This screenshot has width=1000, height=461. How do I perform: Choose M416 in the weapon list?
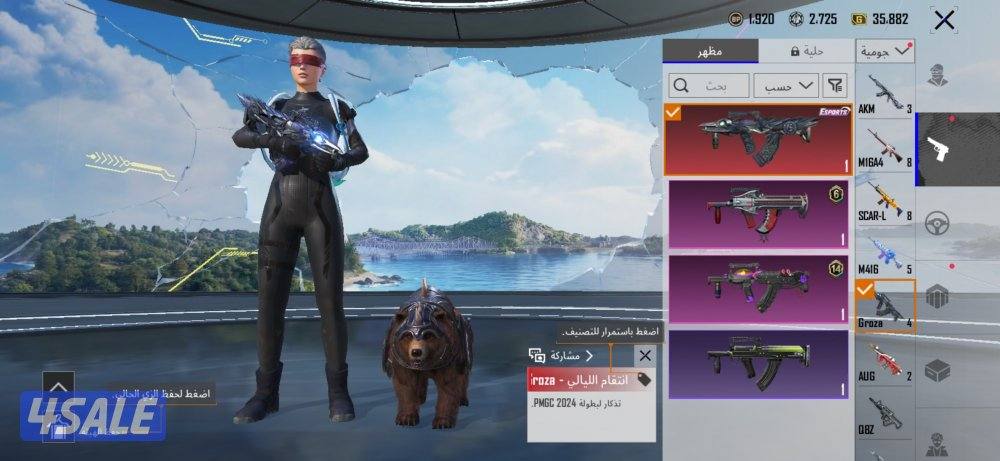(x=886, y=256)
